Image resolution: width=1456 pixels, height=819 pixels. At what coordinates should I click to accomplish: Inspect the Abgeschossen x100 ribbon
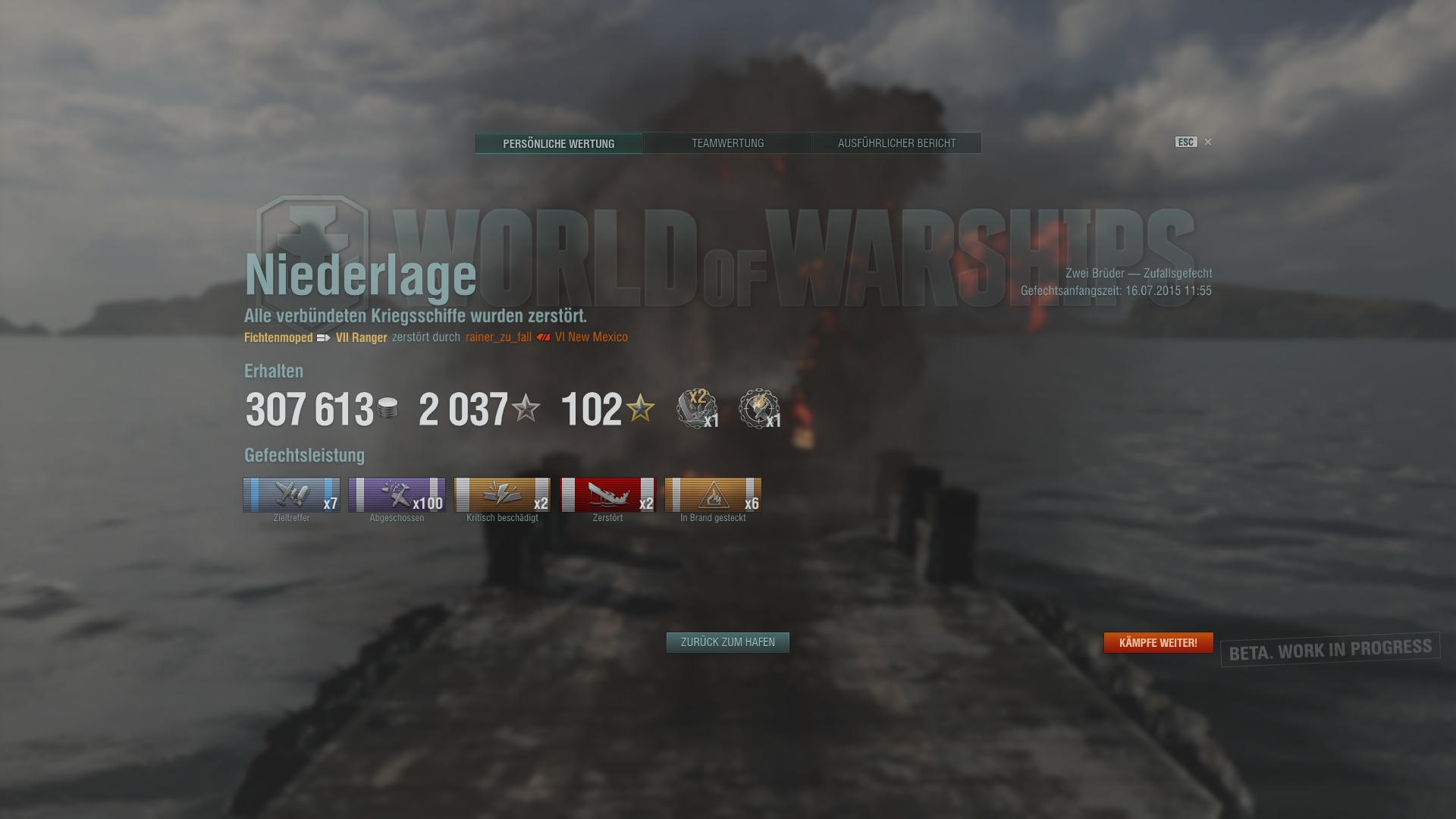point(397,495)
